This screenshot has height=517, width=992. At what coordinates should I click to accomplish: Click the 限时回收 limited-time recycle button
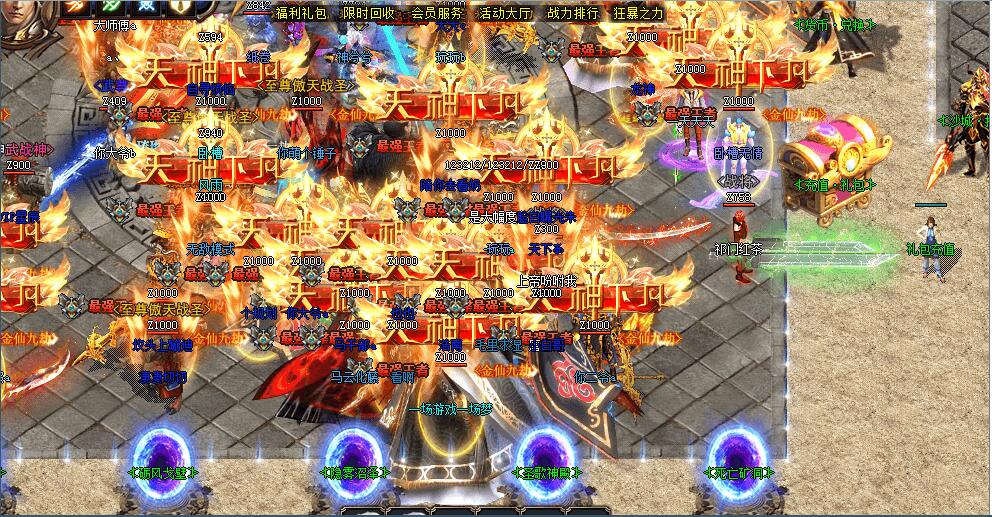coord(369,13)
